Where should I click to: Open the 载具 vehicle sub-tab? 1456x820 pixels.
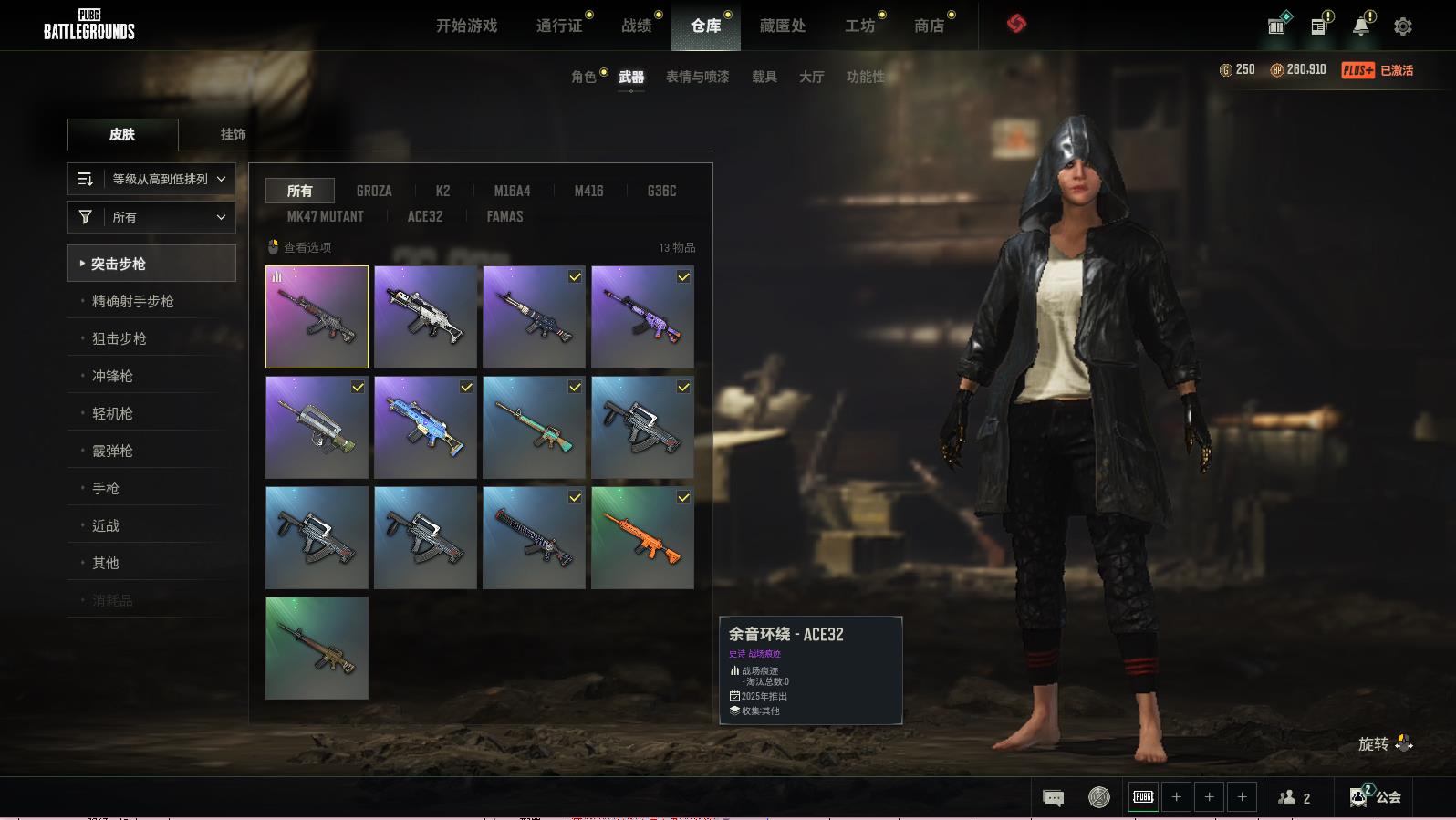764,77
